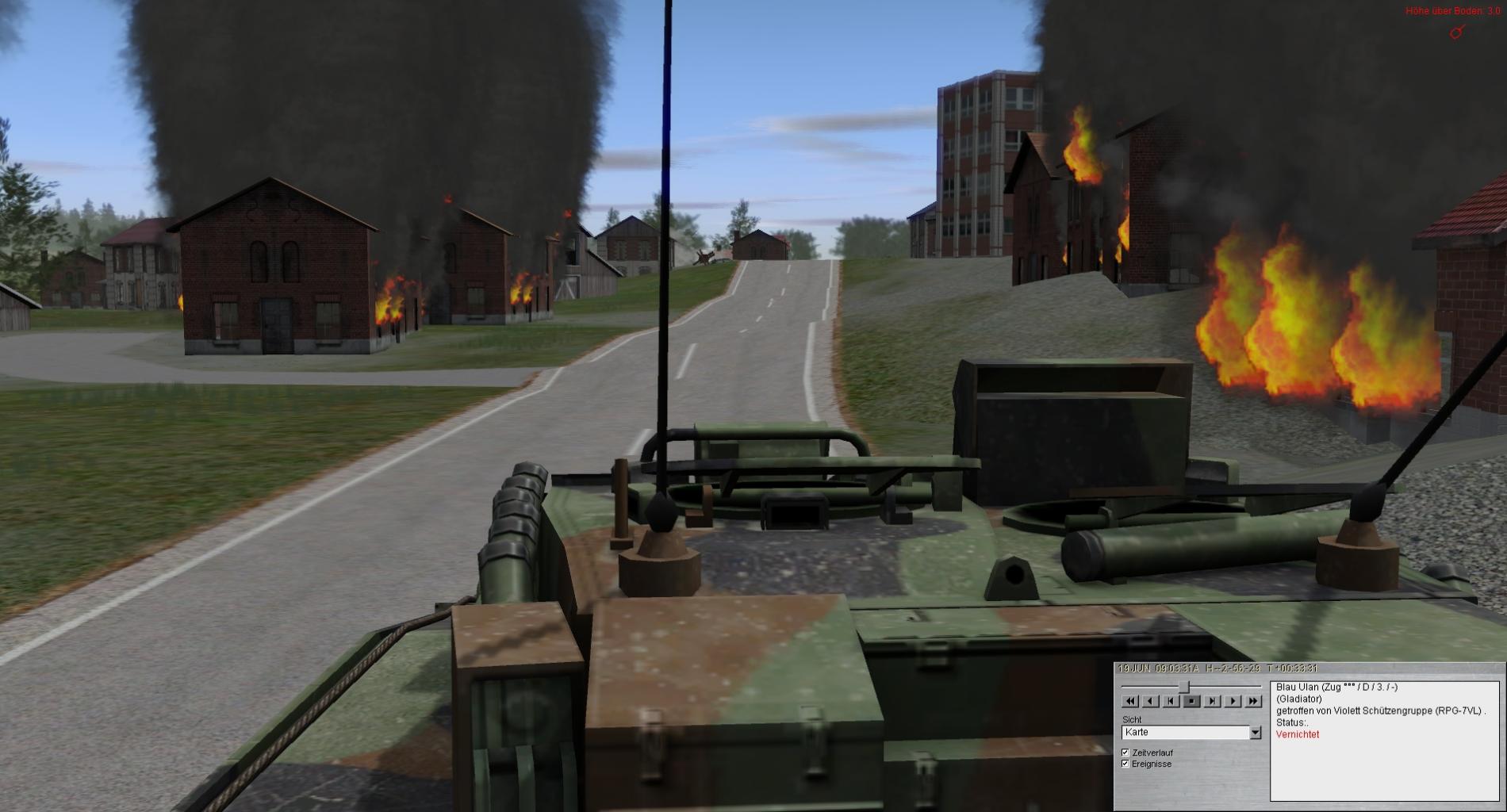Play the replay backward with the single left arrow

point(1151,701)
